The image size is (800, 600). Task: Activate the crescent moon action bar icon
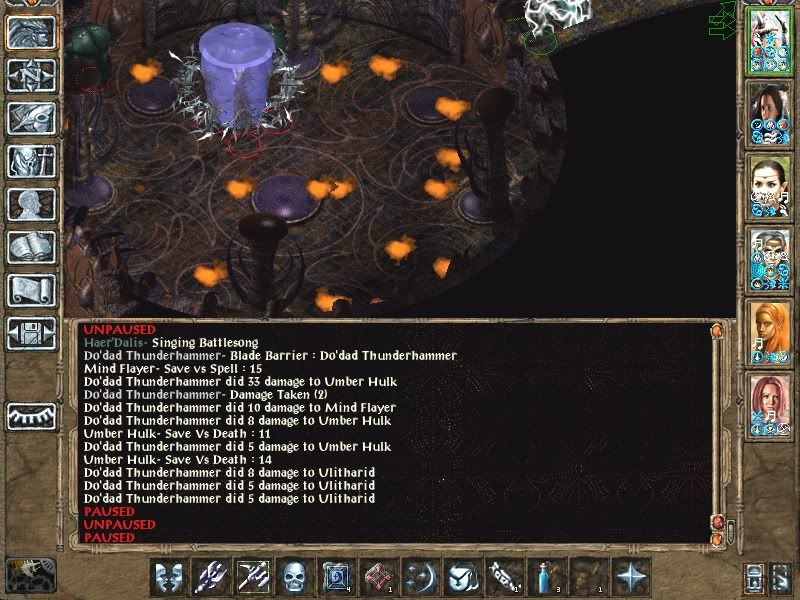click(x=420, y=577)
